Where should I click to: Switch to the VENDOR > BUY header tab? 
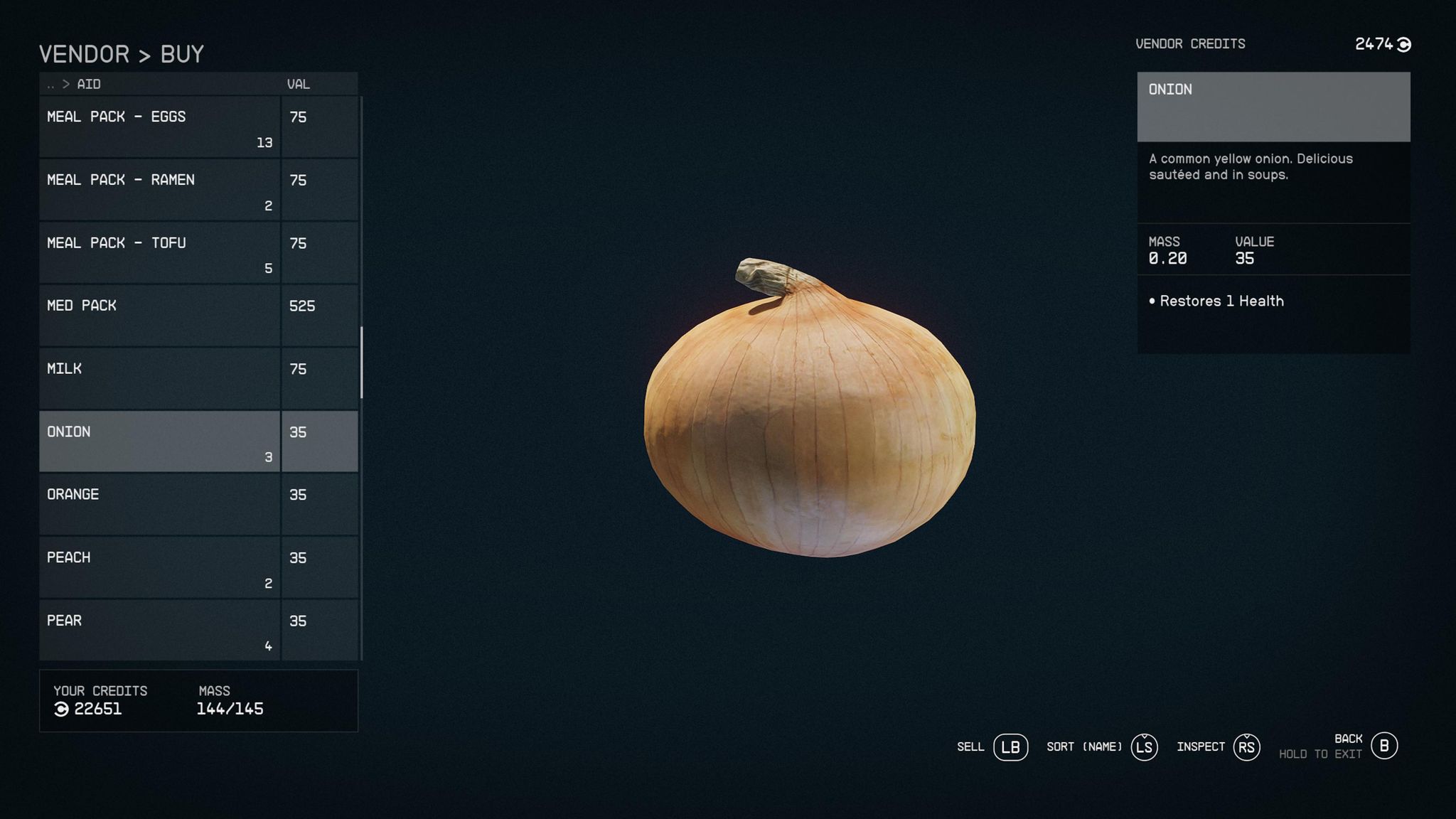(x=122, y=53)
